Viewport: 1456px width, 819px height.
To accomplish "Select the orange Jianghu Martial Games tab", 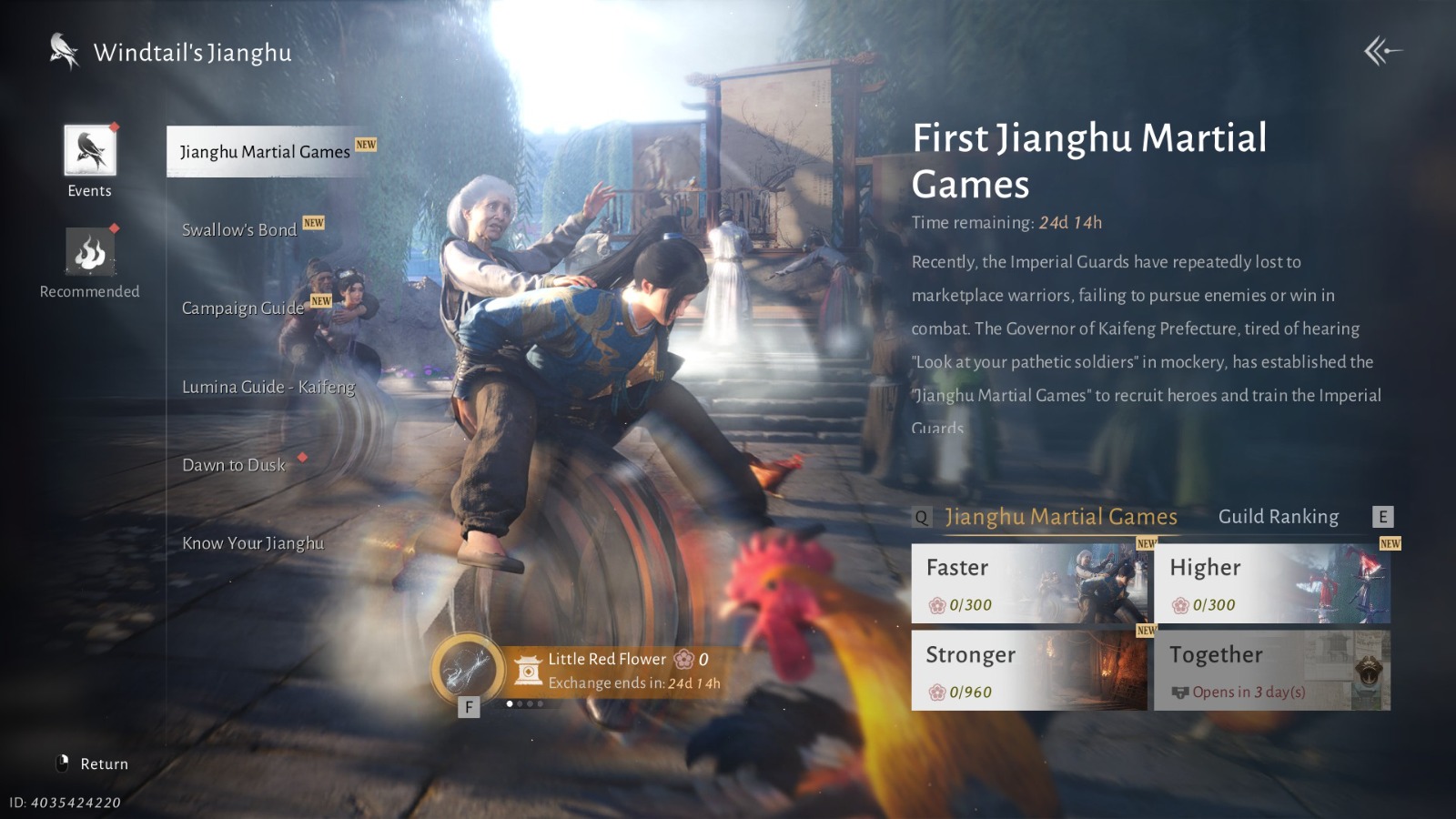I will tap(1061, 517).
